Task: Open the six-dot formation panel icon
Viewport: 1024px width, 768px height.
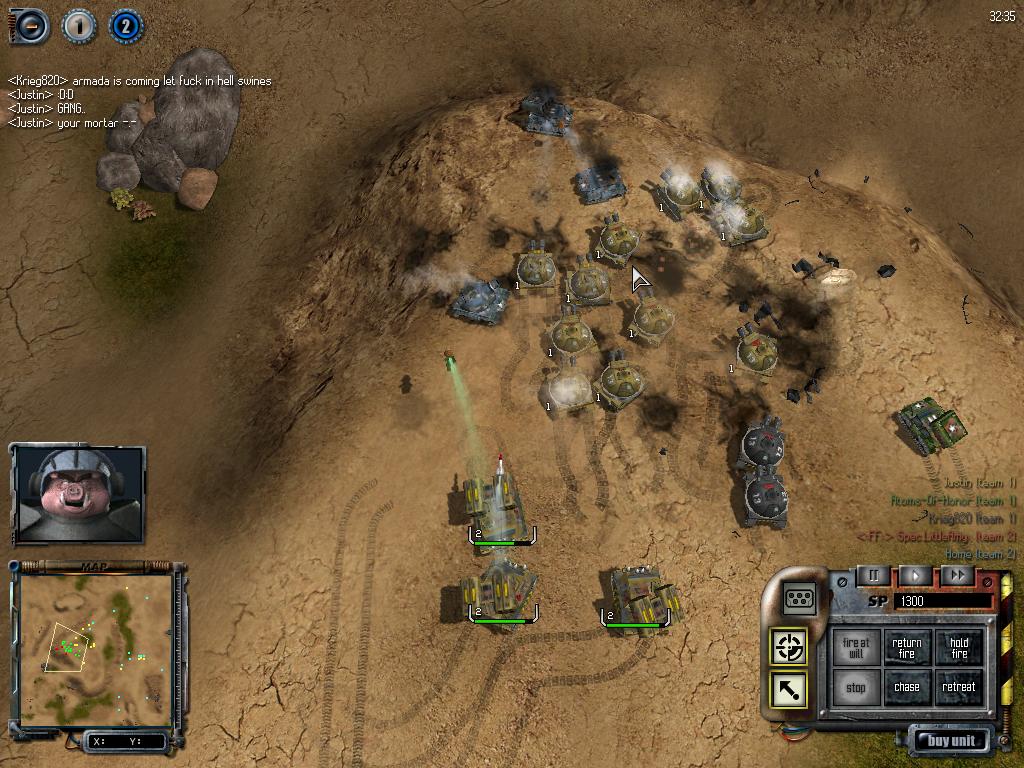Action: click(x=800, y=597)
